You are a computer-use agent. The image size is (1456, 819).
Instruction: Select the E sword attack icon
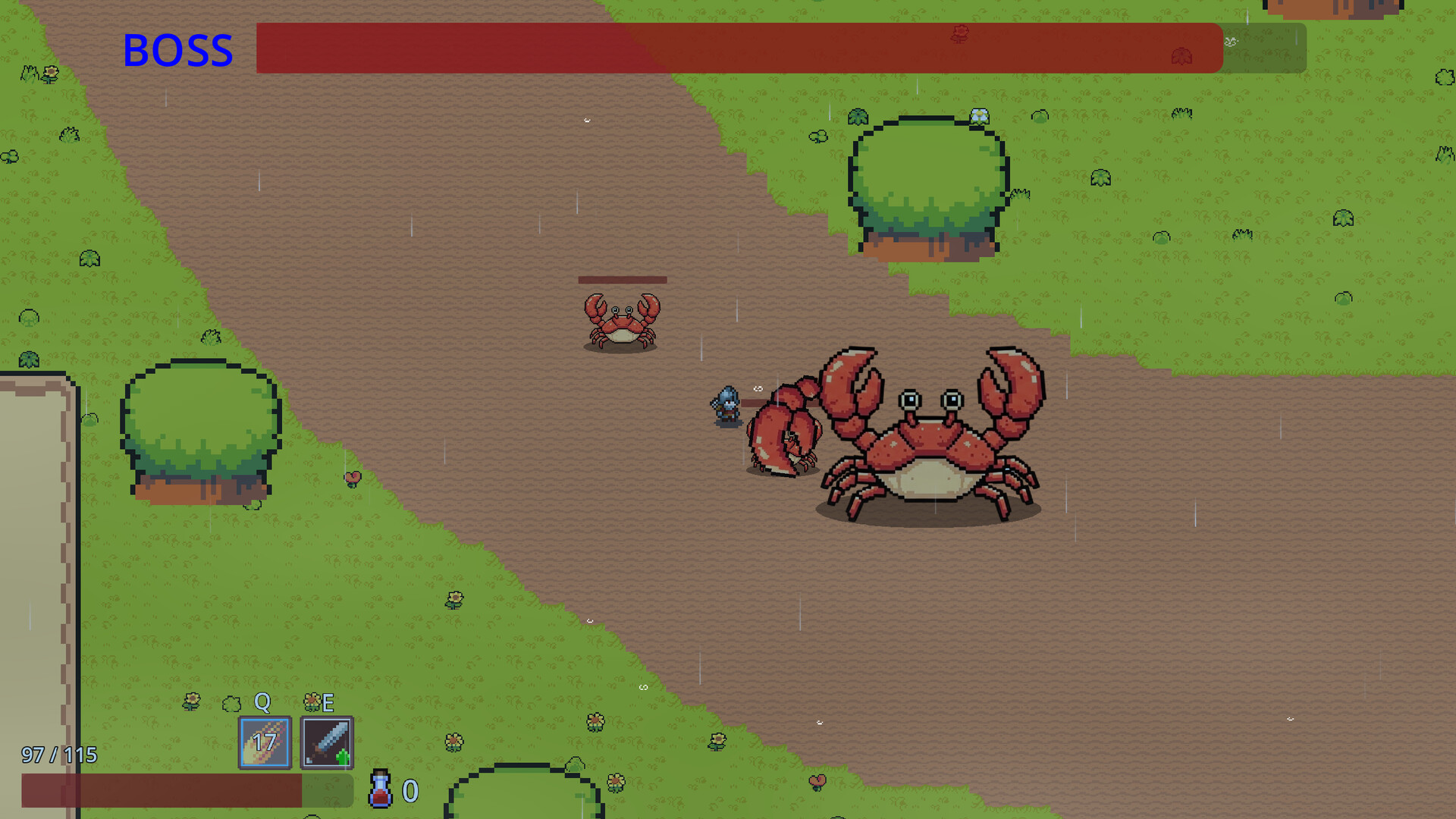(x=328, y=742)
